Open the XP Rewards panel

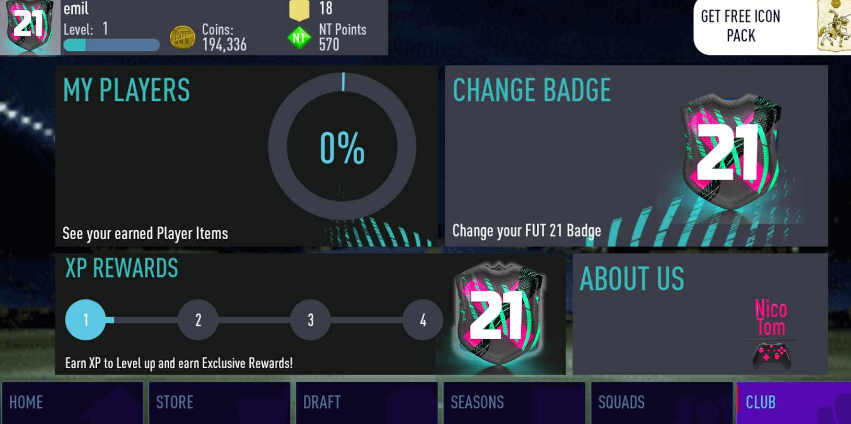310,313
